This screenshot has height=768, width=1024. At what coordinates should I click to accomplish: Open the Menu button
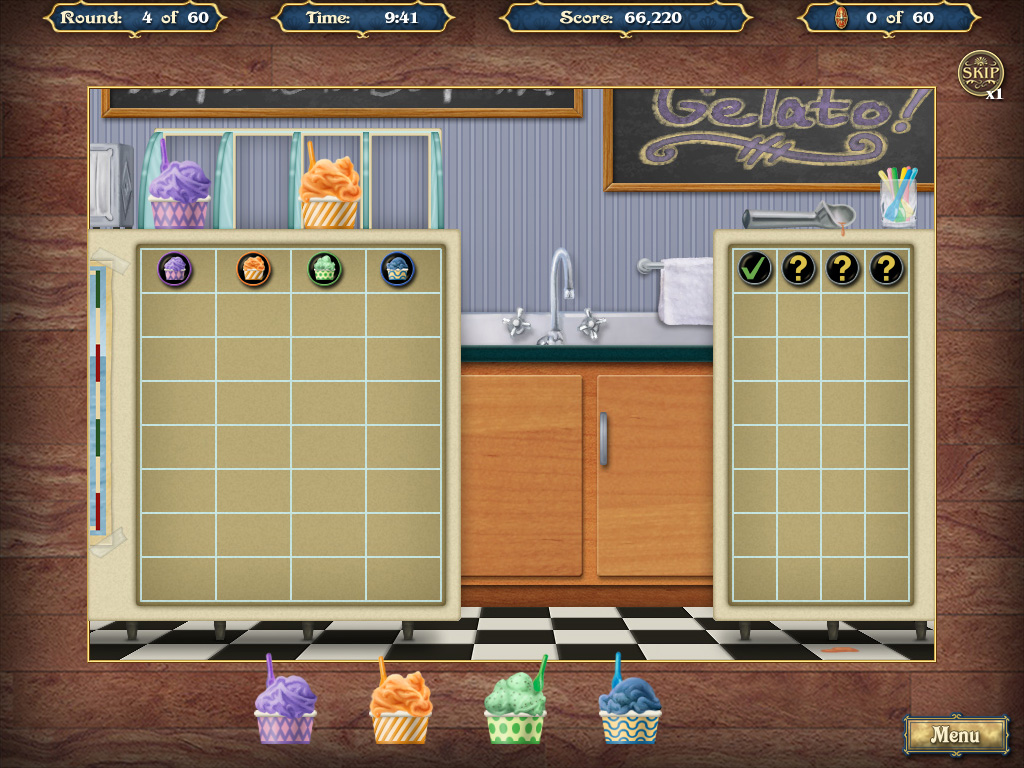(x=955, y=735)
